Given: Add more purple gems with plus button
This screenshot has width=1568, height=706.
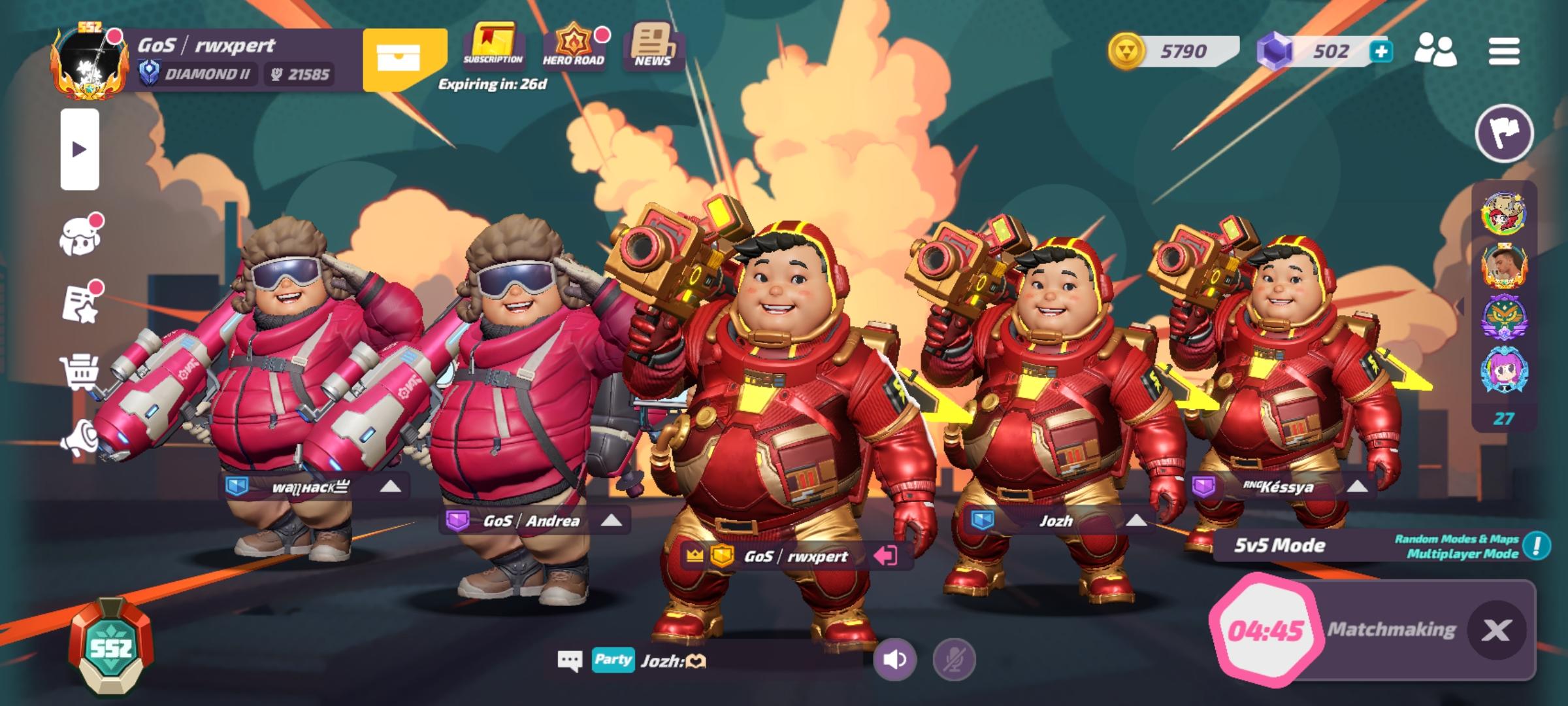Looking at the screenshot, I should [1380, 51].
